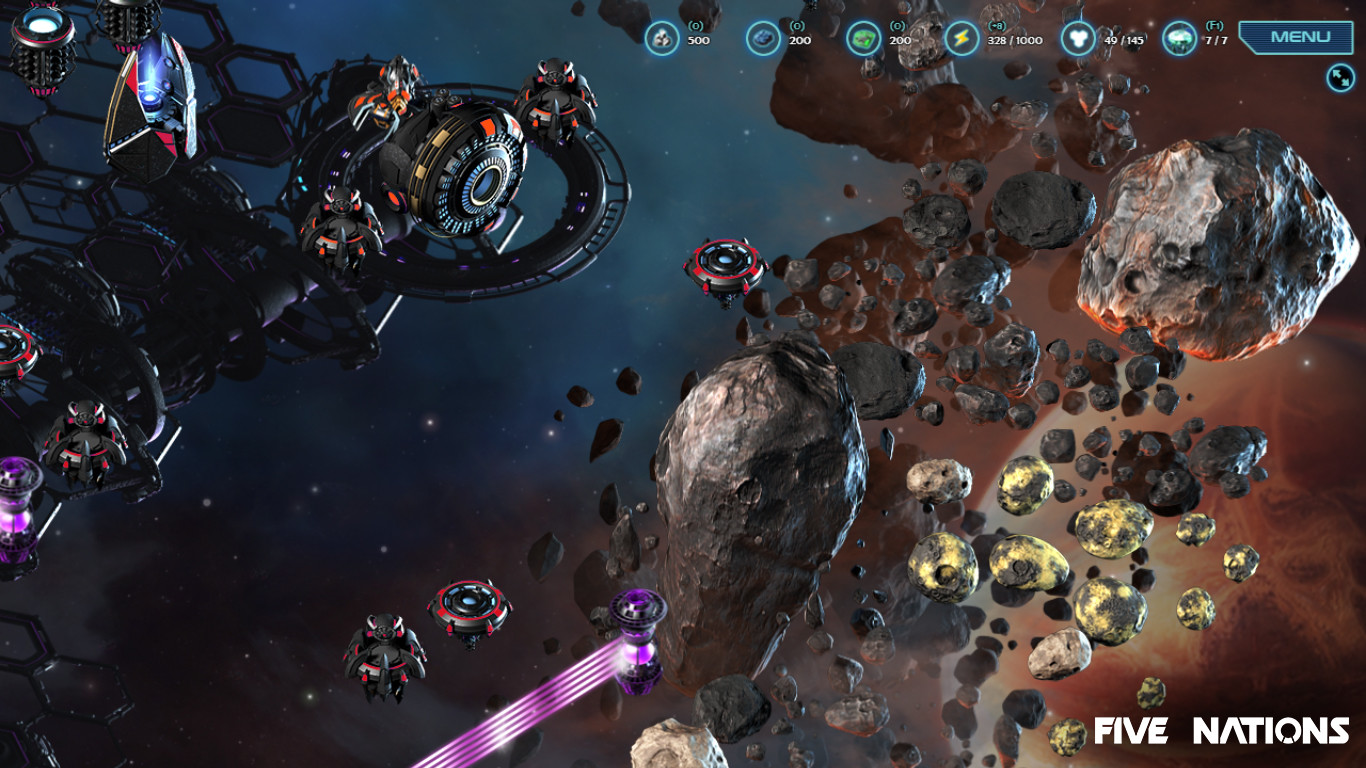Open the MENU button
Image resolution: width=1366 pixels, height=768 pixels.
pyautogui.click(x=1300, y=37)
